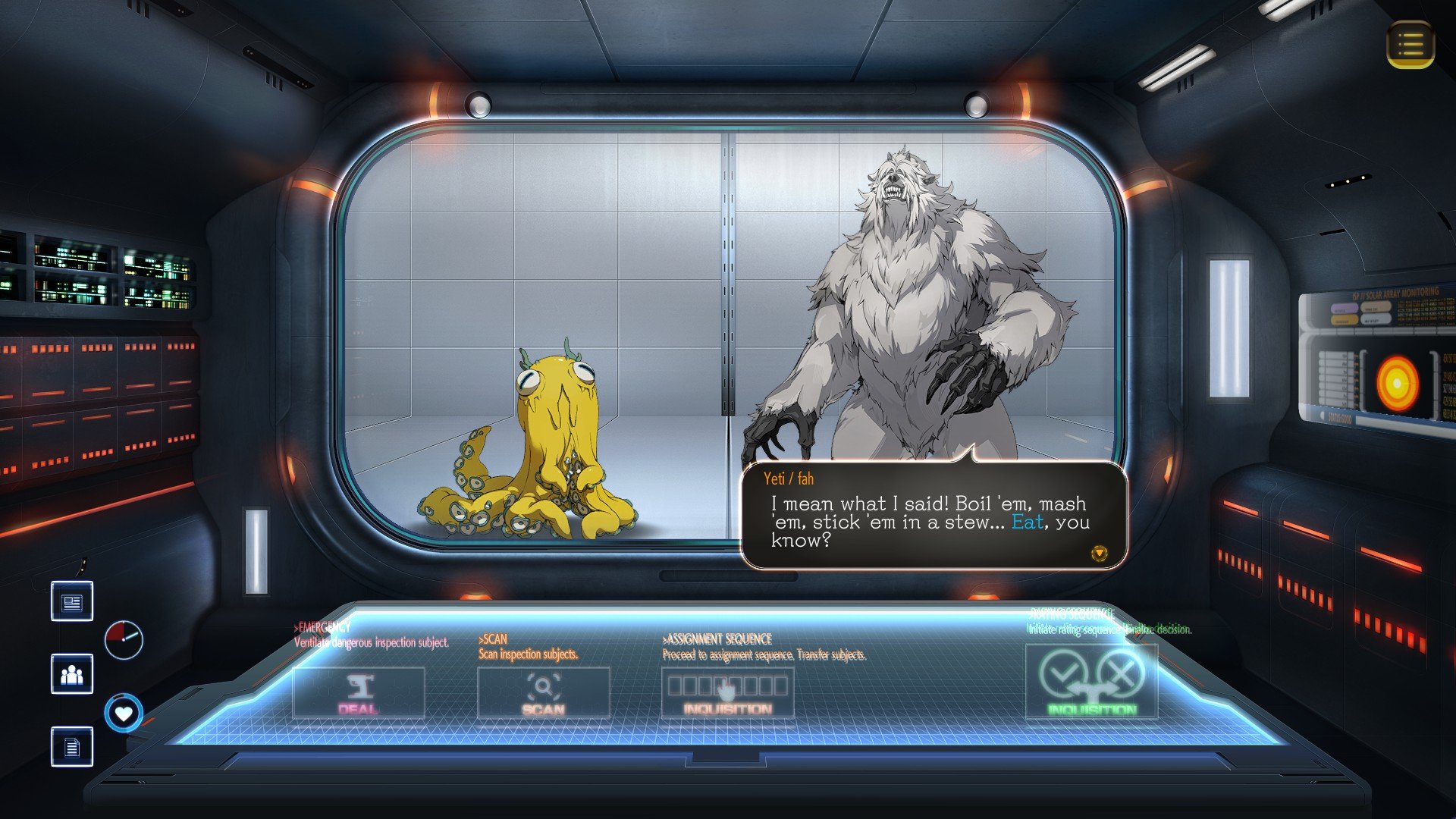The image size is (1456, 819).
Task: Click the heart status icon
Action: [x=124, y=713]
